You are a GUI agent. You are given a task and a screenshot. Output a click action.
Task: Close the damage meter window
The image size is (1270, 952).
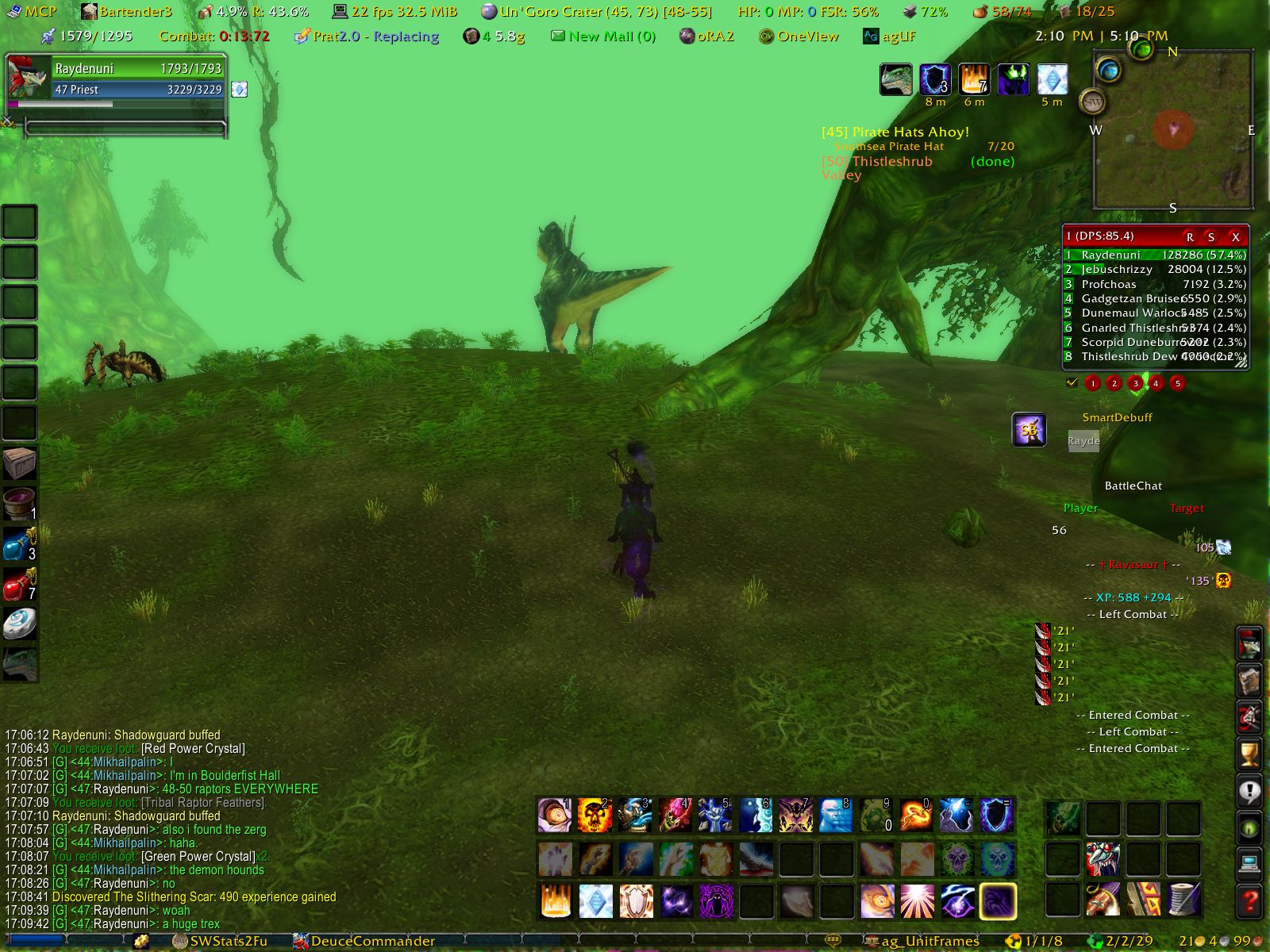pyautogui.click(x=1235, y=236)
